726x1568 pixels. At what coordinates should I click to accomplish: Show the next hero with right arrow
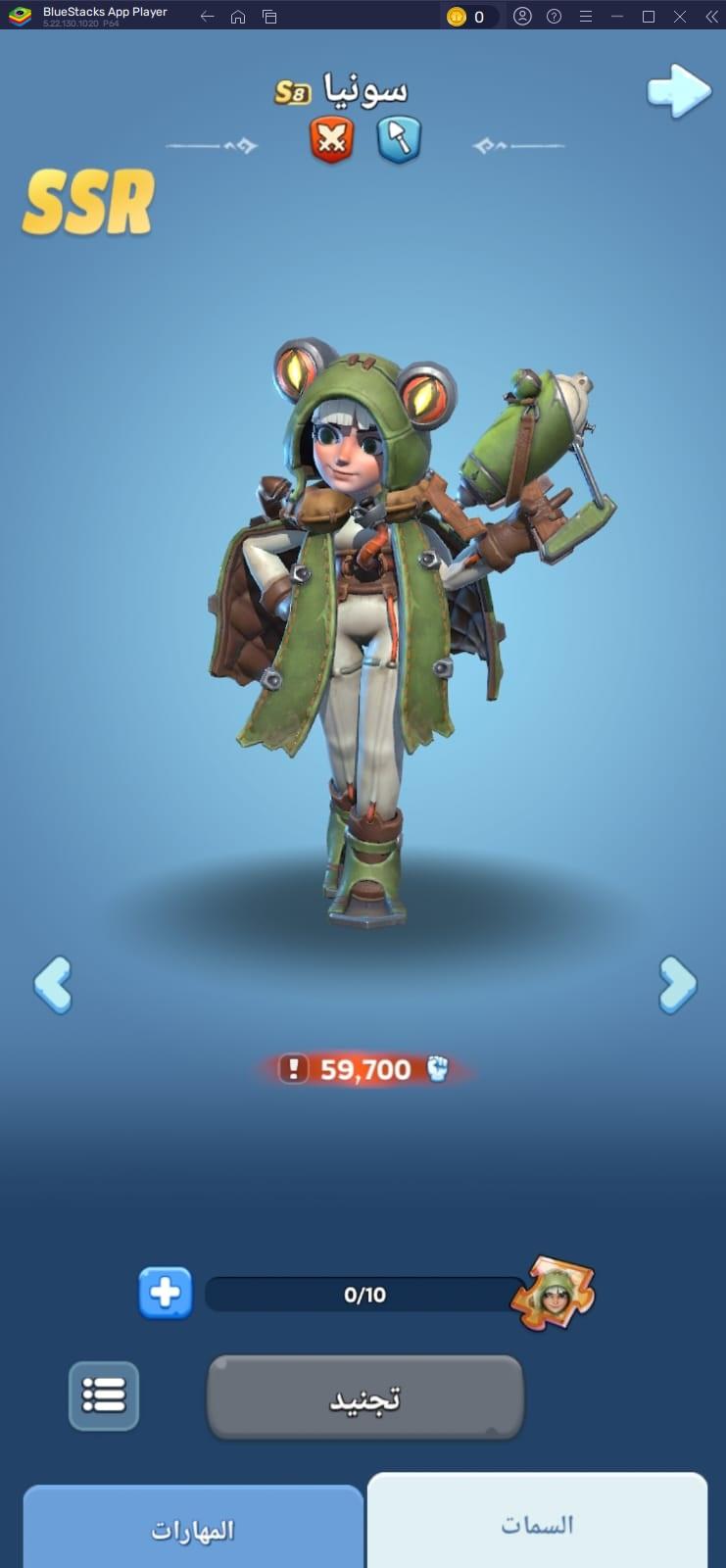click(677, 984)
